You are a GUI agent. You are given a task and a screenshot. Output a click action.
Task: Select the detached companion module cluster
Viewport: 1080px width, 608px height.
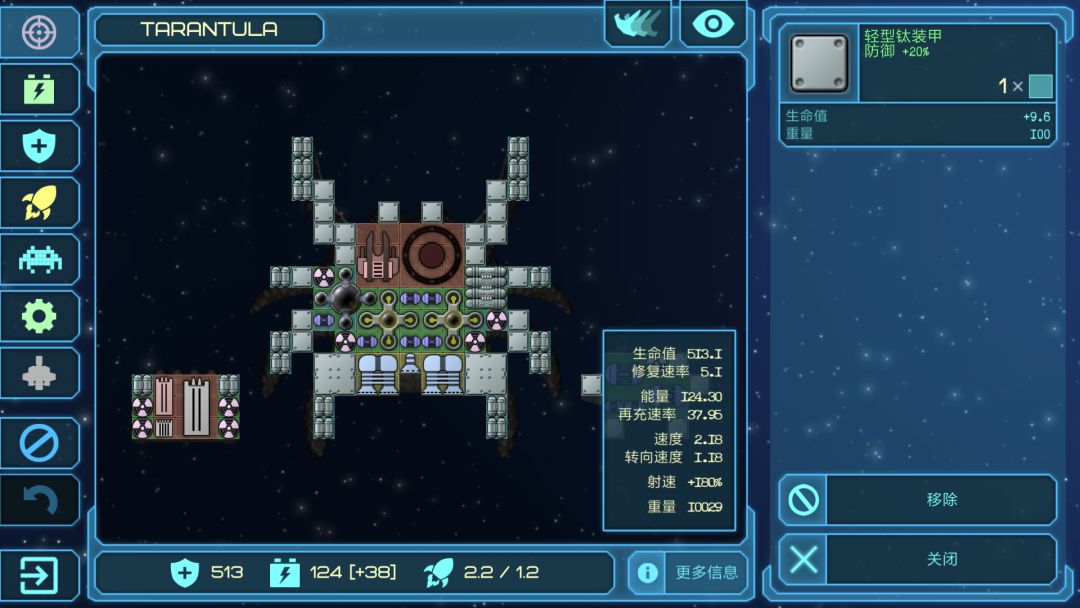pos(186,407)
